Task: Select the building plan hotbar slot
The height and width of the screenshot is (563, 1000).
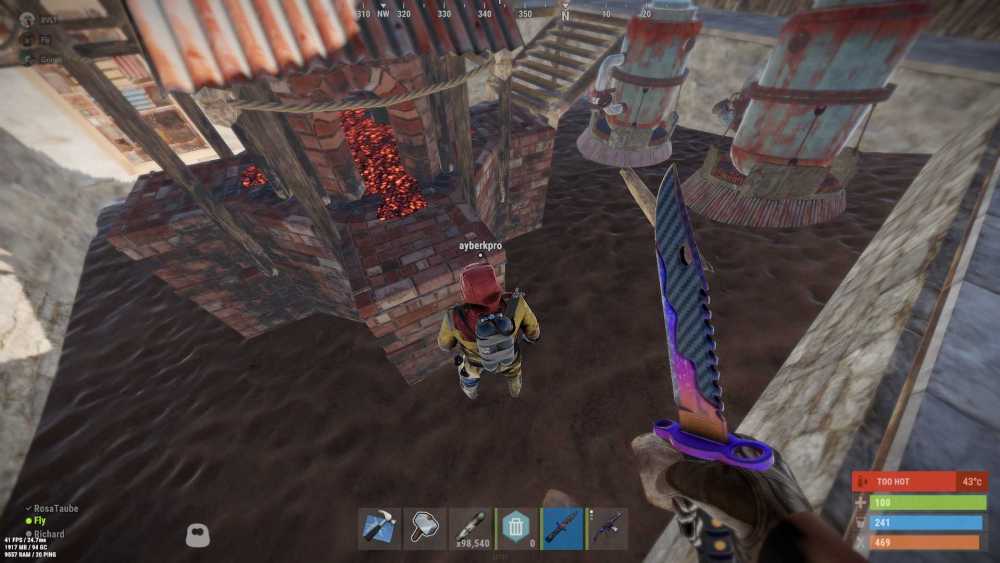Action: [x=379, y=528]
